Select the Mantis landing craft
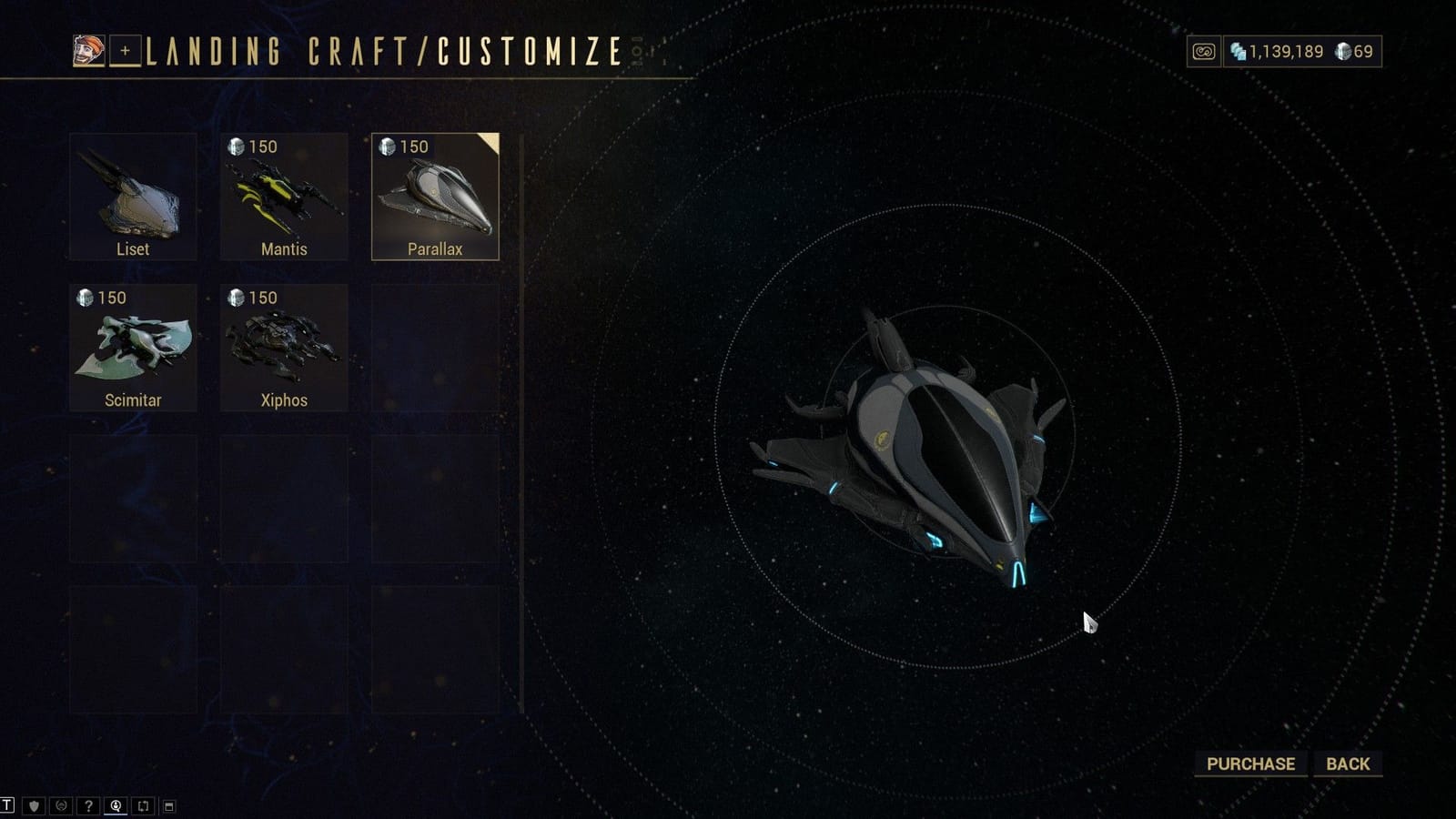The image size is (1456, 819). (x=284, y=195)
